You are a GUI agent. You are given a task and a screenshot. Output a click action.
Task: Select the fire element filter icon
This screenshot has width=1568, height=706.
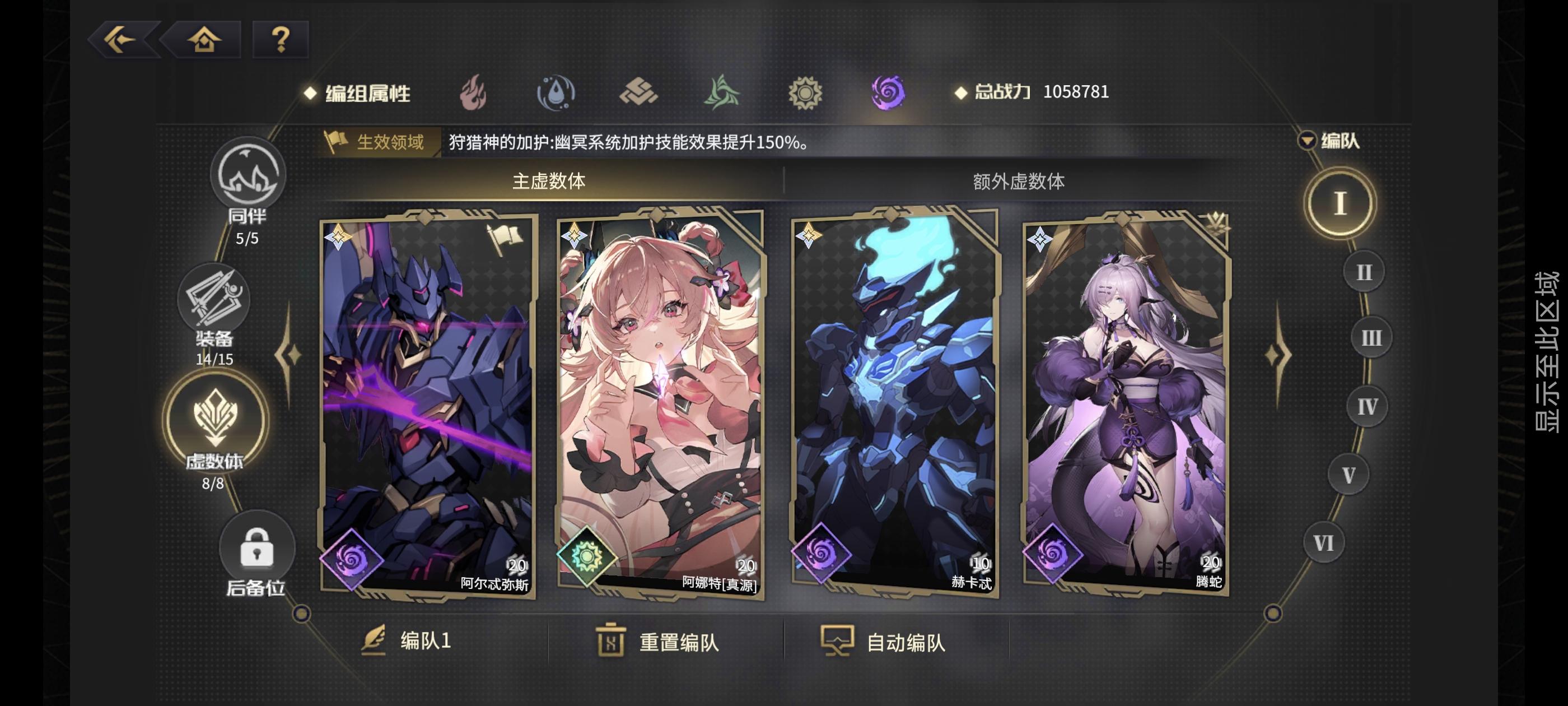[474, 92]
